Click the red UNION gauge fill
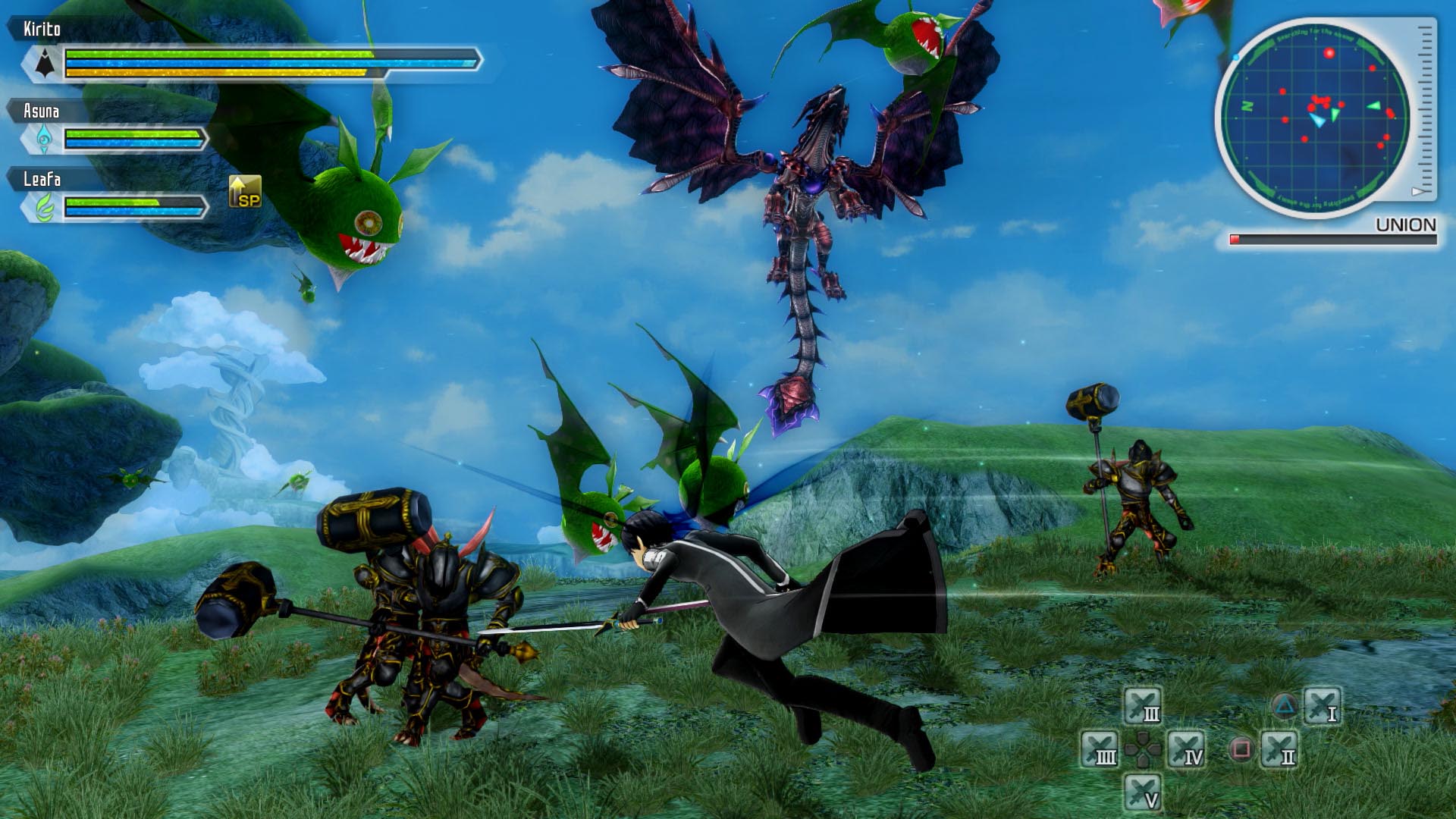This screenshot has height=819, width=1456. [1235, 237]
